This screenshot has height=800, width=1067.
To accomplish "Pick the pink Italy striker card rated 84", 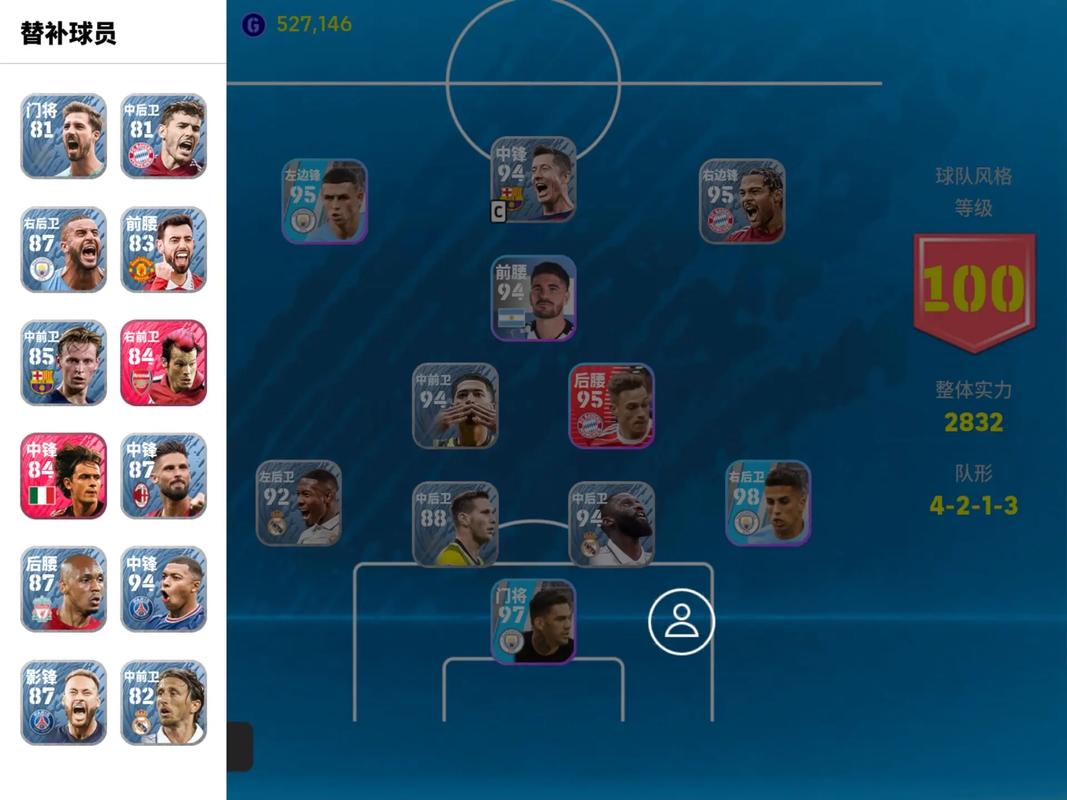I will pos(64,475).
